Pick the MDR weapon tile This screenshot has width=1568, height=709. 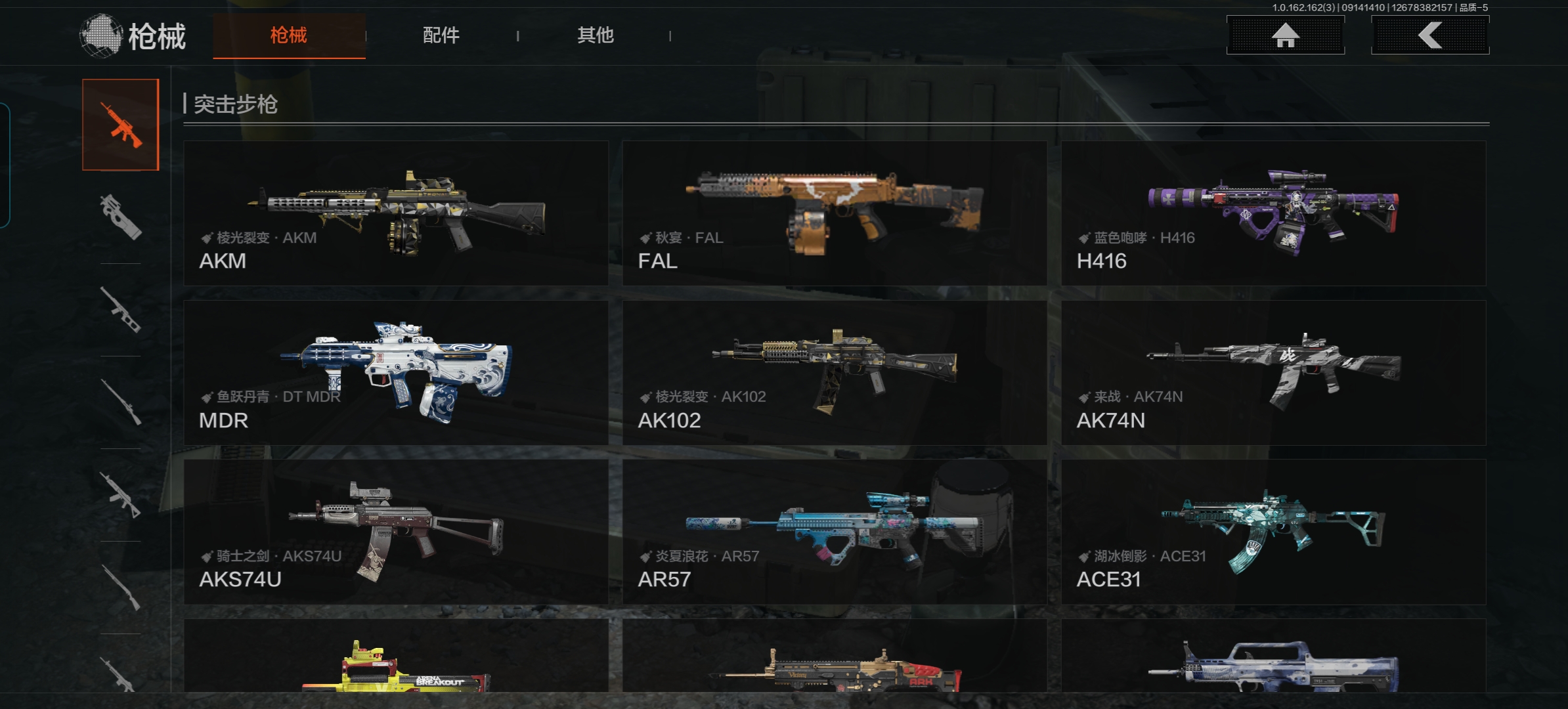click(396, 373)
